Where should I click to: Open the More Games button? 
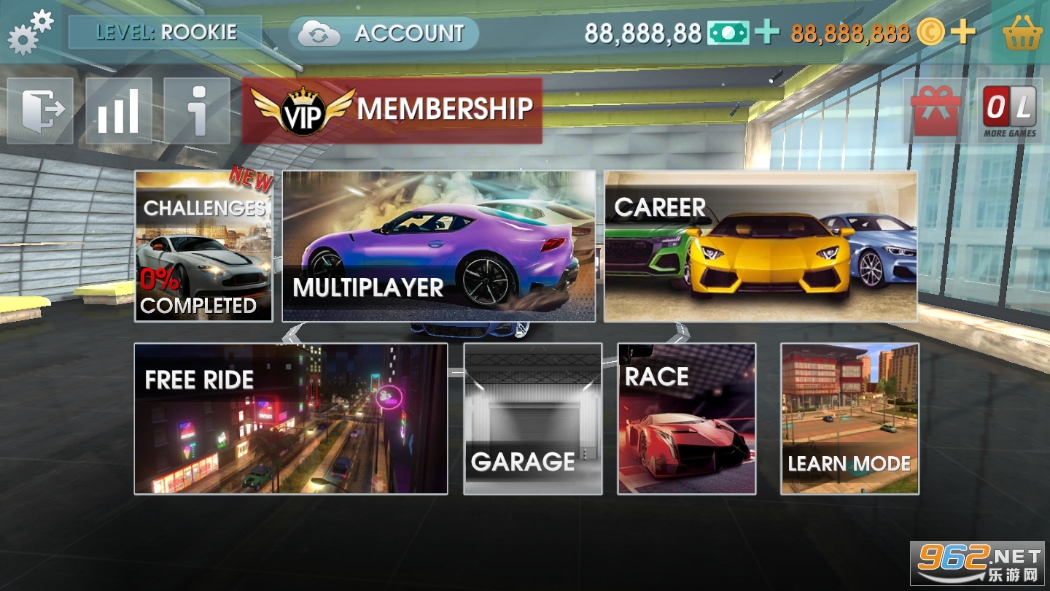click(x=1009, y=110)
